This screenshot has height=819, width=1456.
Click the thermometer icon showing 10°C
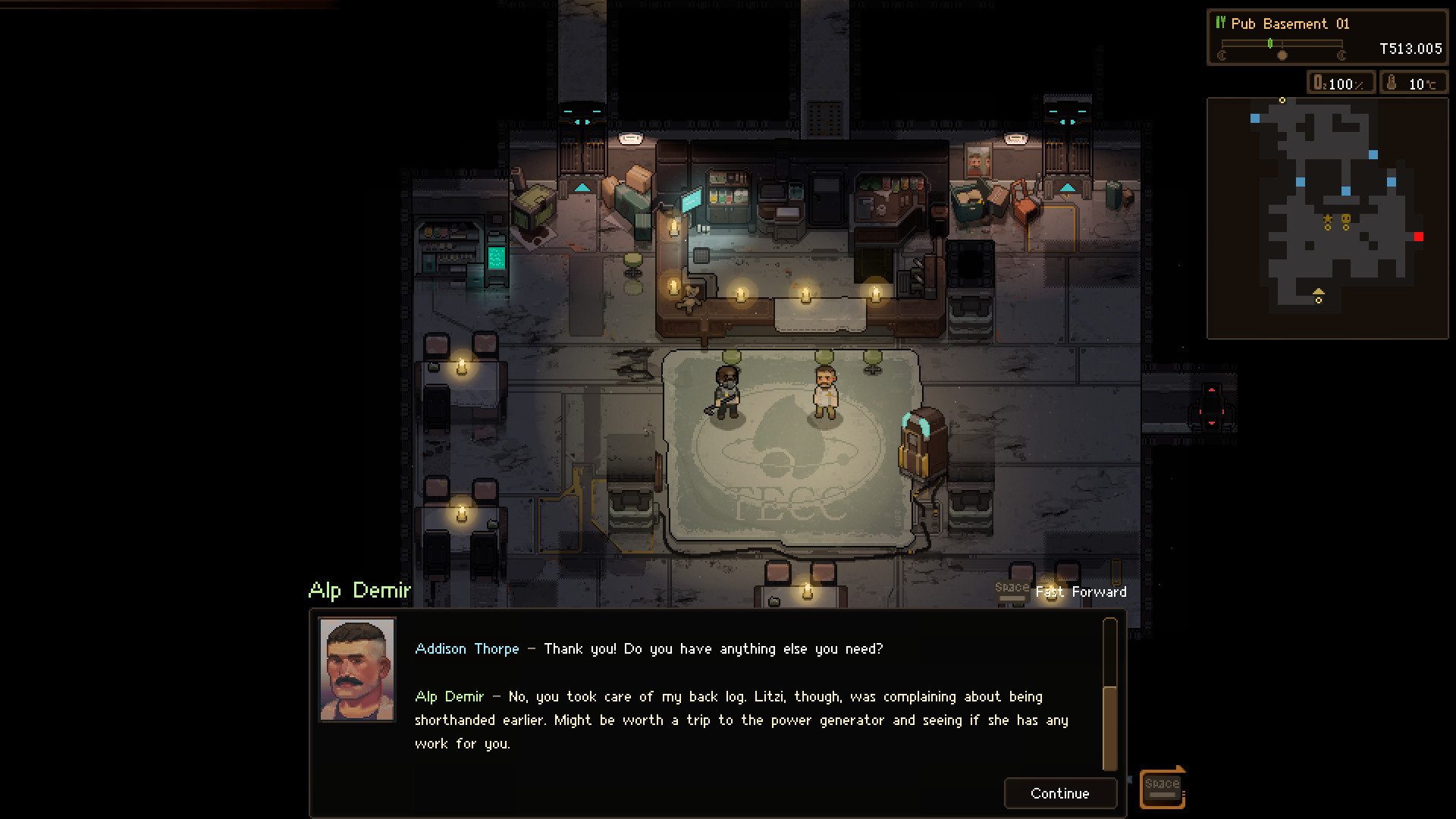click(x=1392, y=83)
